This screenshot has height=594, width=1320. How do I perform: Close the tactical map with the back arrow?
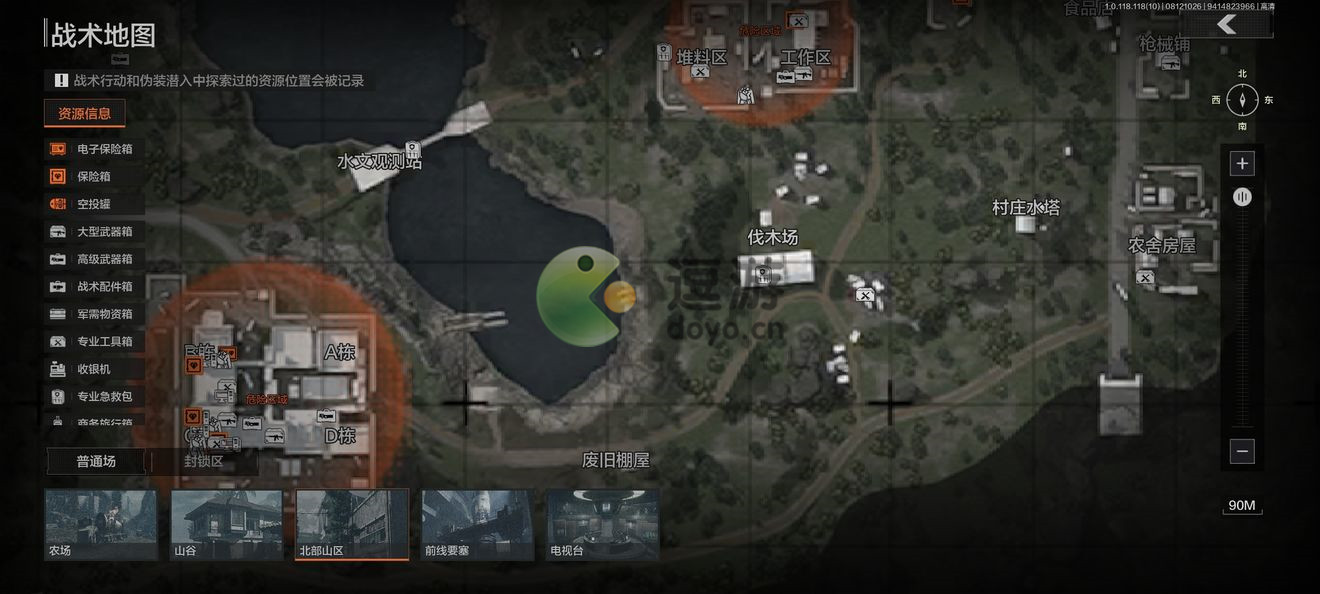[1228, 25]
